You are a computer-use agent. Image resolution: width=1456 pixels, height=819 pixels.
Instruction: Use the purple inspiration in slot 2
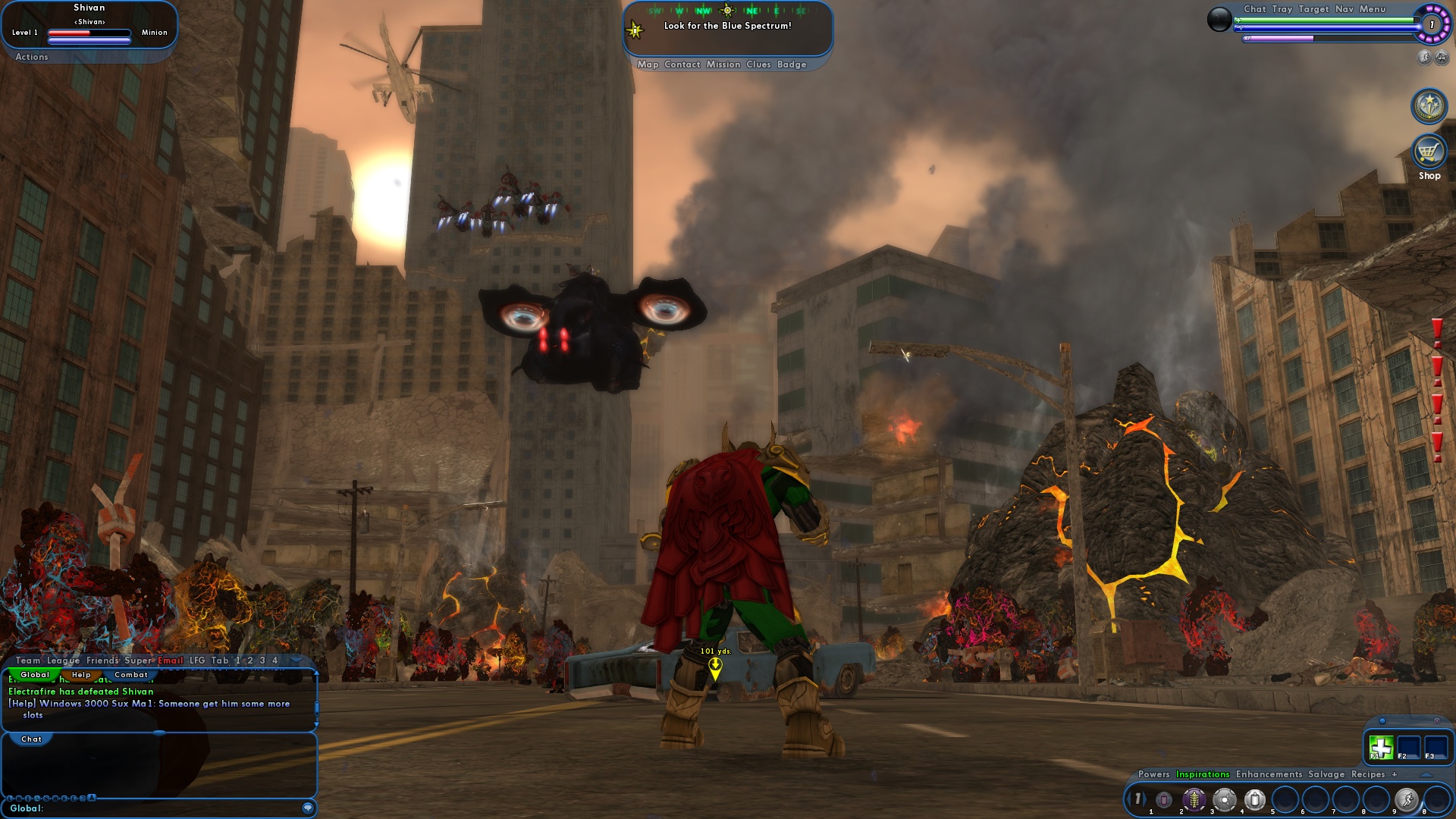[1194, 799]
